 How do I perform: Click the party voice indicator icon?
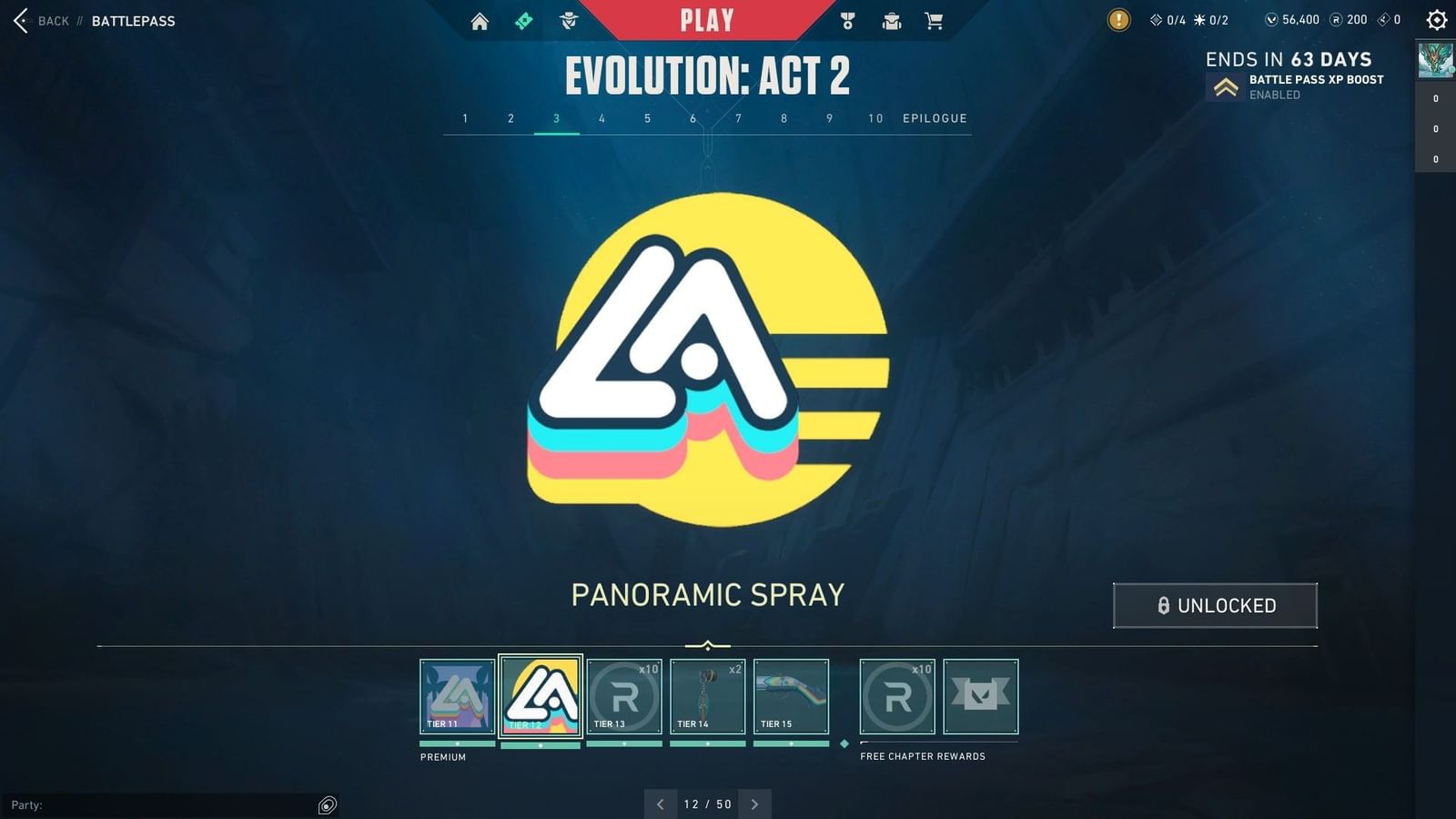tap(326, 804)
